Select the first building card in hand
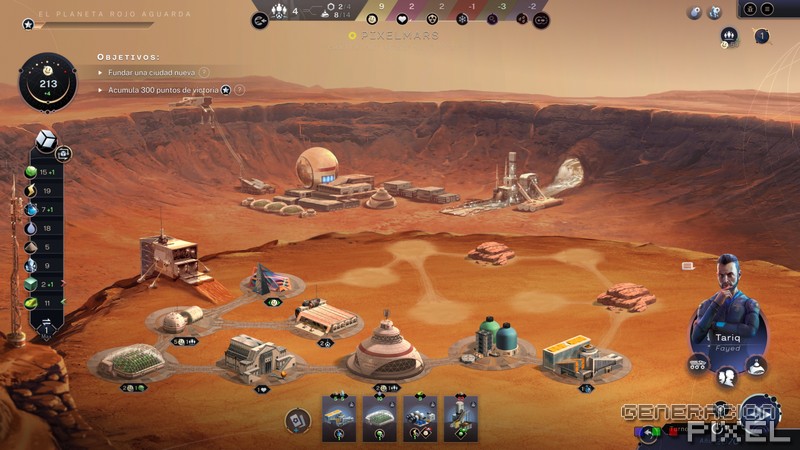 pos(338,417)
